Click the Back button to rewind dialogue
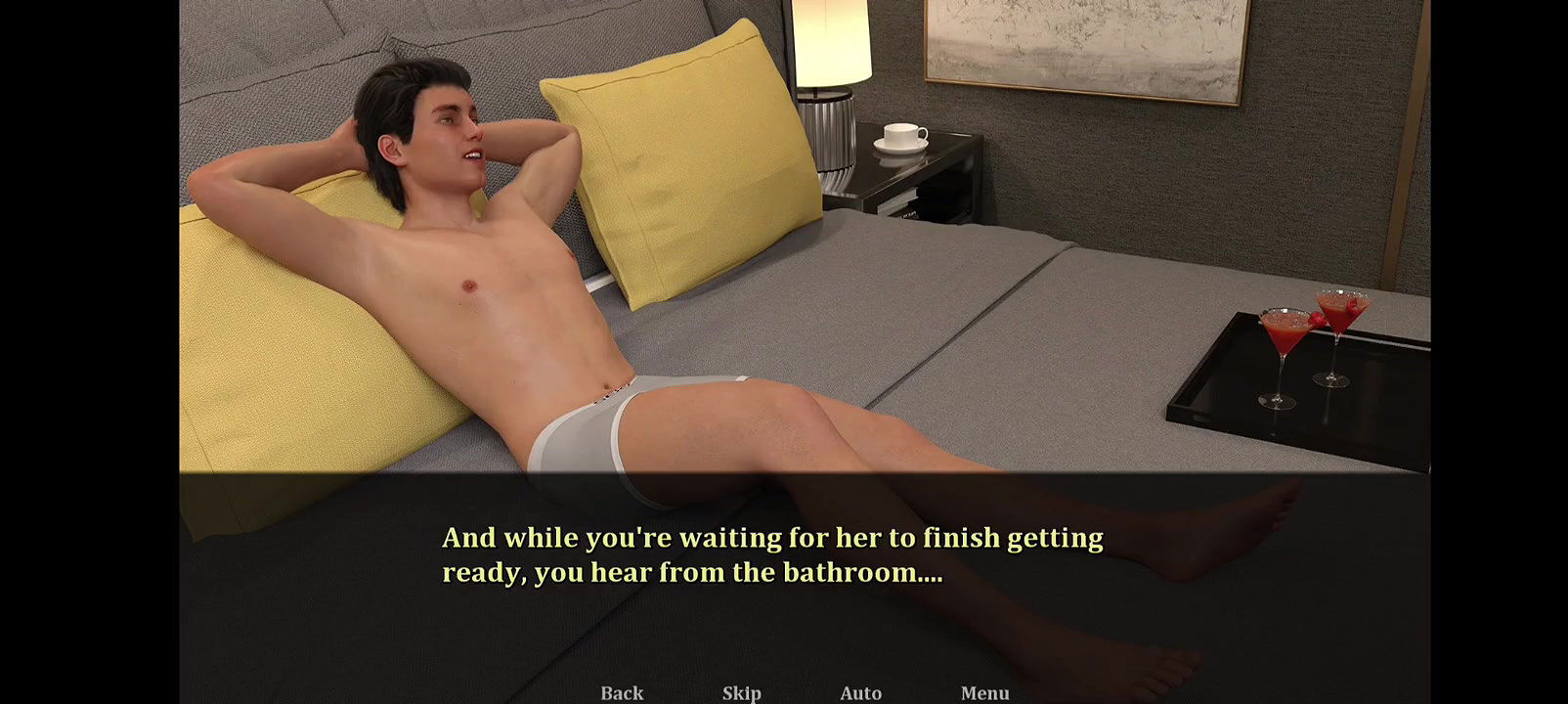Viewport: 1568px width, 704px height. (620, 693)
